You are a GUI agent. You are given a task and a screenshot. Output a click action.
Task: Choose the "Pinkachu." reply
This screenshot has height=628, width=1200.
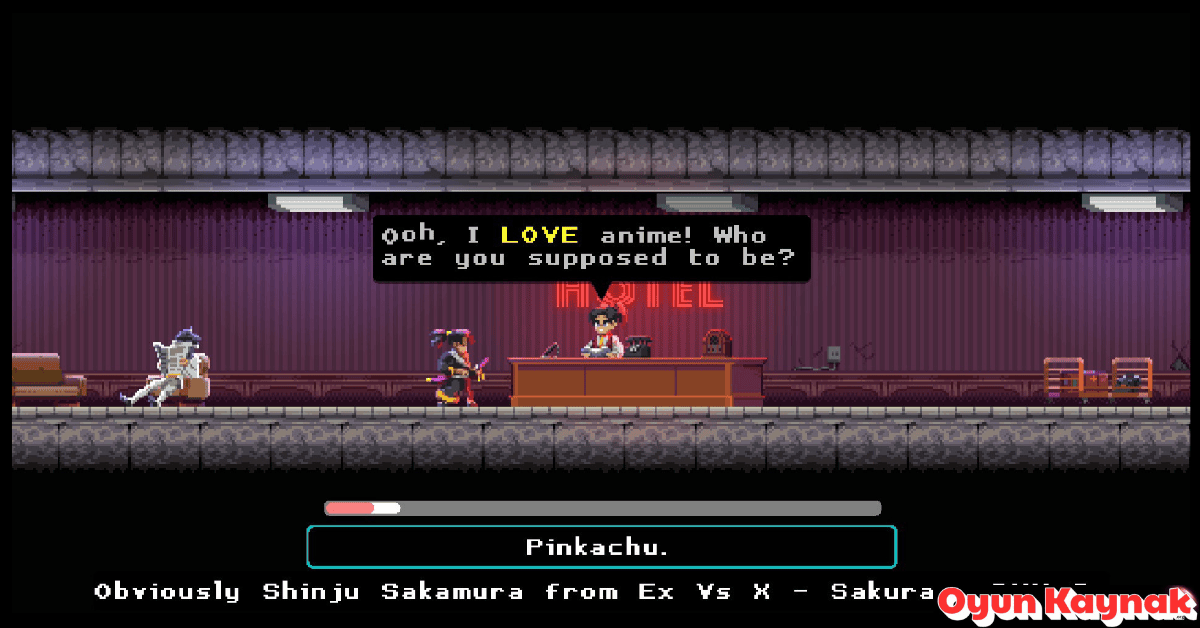[601, 547]
